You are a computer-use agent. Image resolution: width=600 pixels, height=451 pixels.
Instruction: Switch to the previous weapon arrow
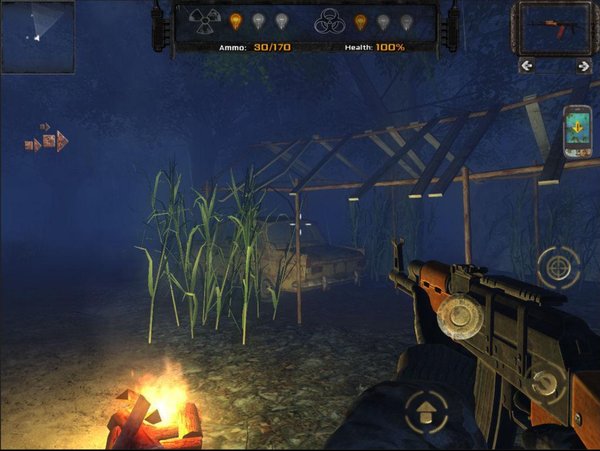click(527, 66)
